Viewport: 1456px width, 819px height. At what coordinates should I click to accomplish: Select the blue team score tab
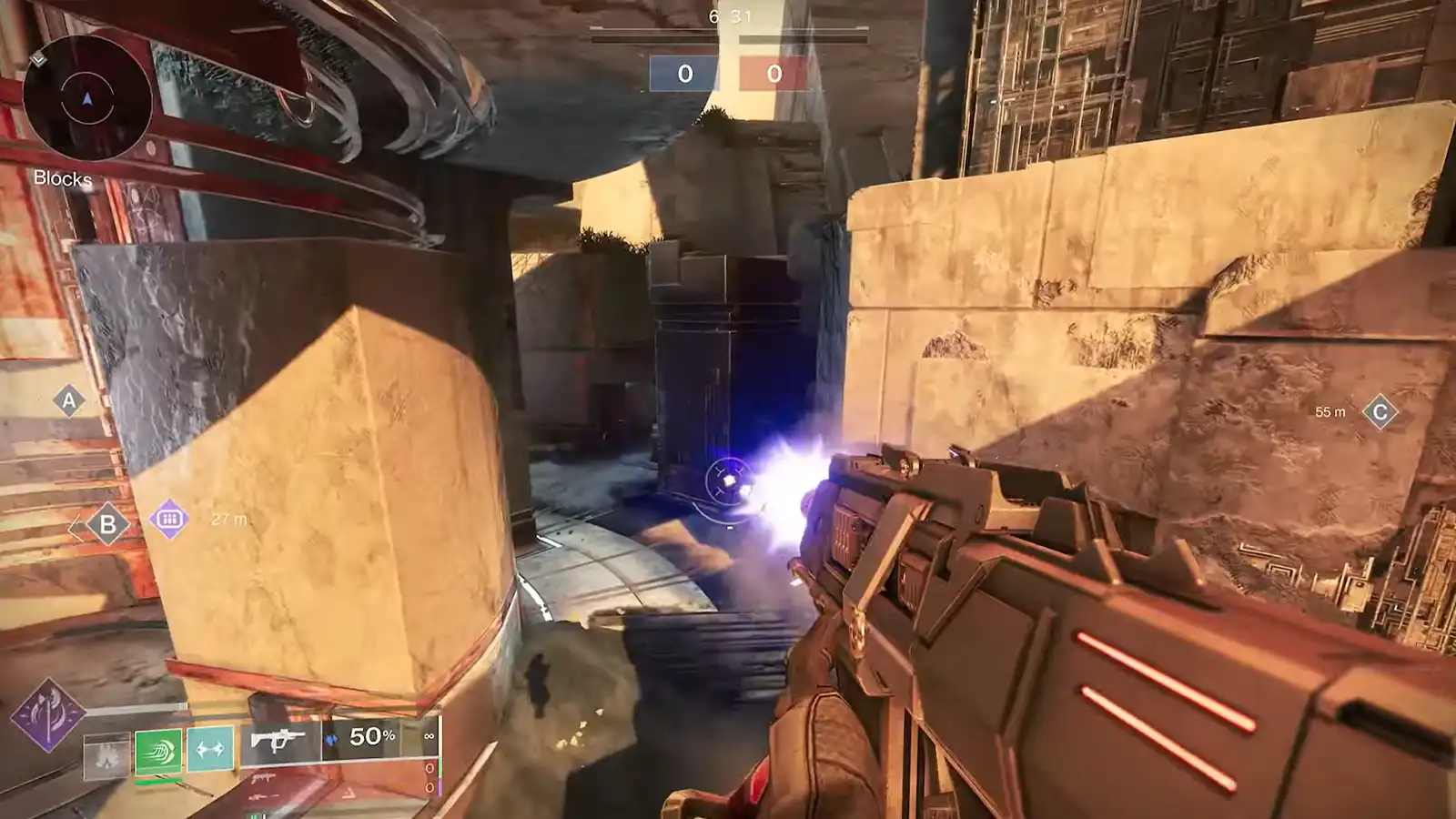(x=684, y=72)
